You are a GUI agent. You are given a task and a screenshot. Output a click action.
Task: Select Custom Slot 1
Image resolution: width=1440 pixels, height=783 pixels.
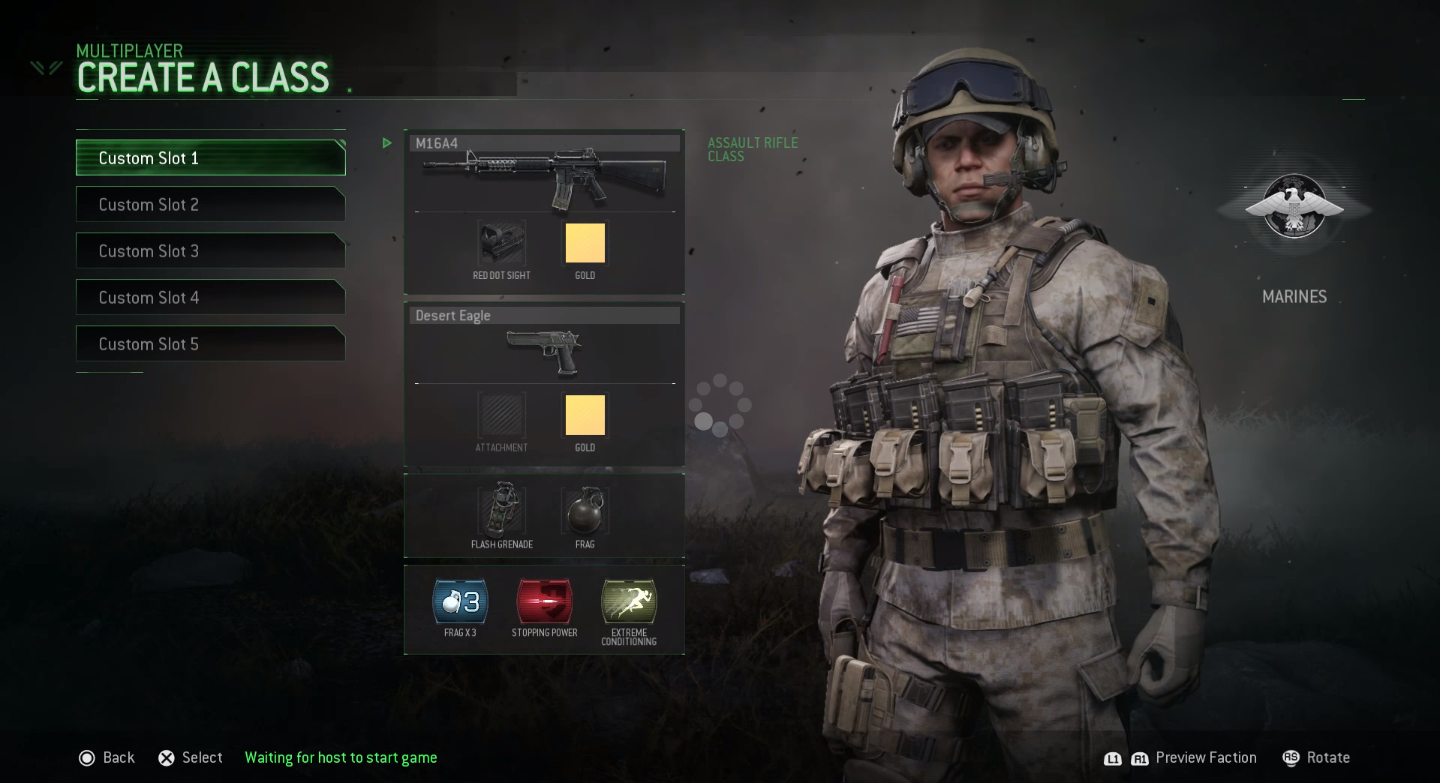click(x=210, y=157)
